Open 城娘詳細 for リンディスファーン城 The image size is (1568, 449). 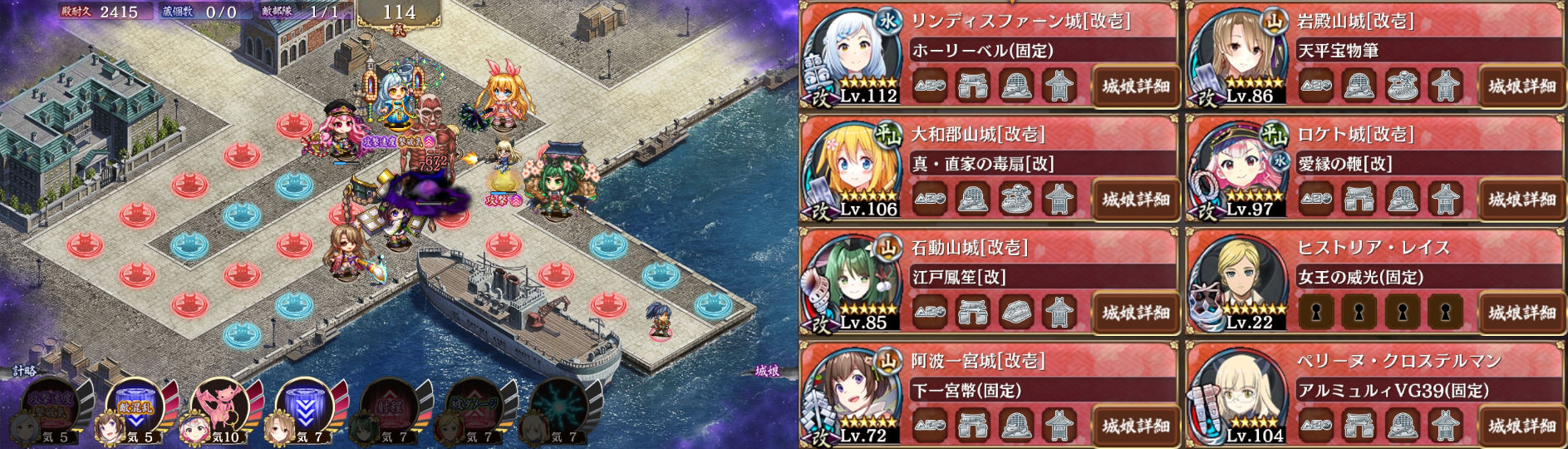(x=1135, y=86)
